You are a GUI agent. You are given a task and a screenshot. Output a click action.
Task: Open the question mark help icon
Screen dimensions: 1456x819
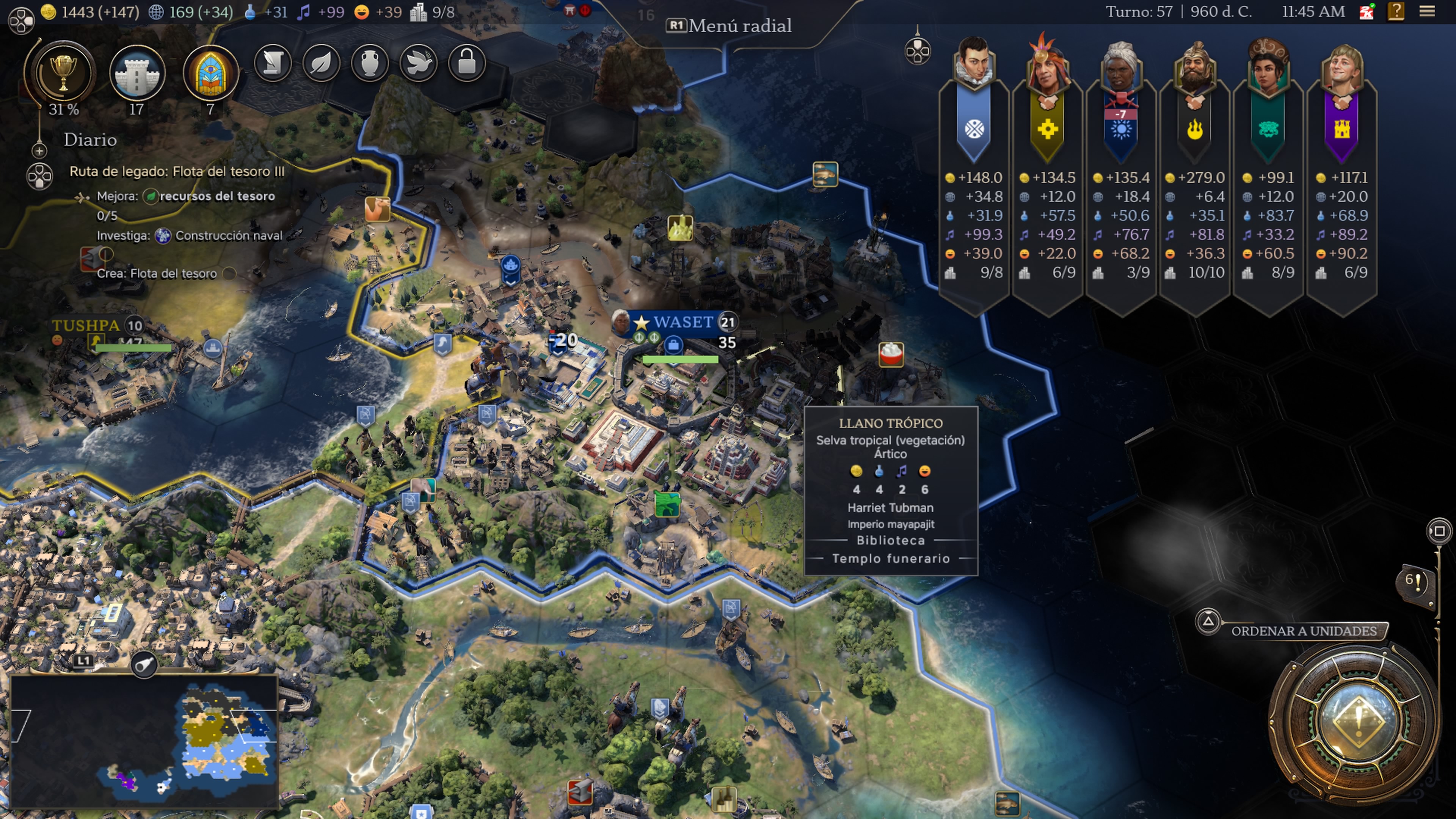(x=1395, y=11)
